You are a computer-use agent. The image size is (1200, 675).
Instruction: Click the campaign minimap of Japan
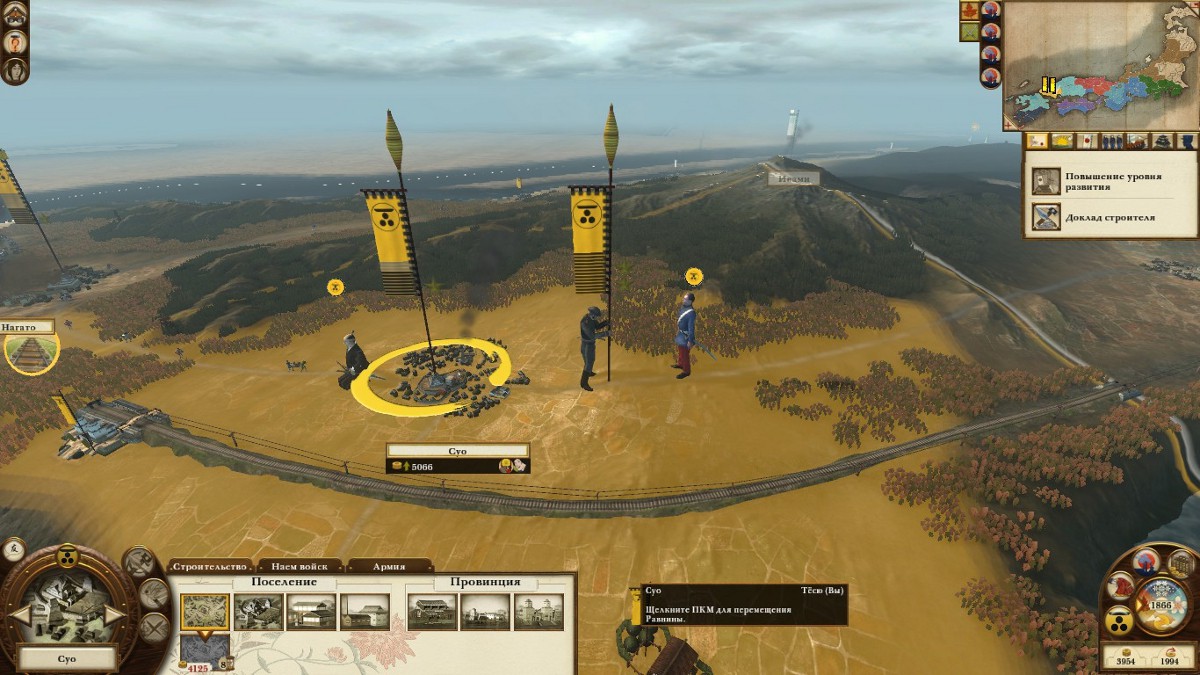click(1099, 65)
